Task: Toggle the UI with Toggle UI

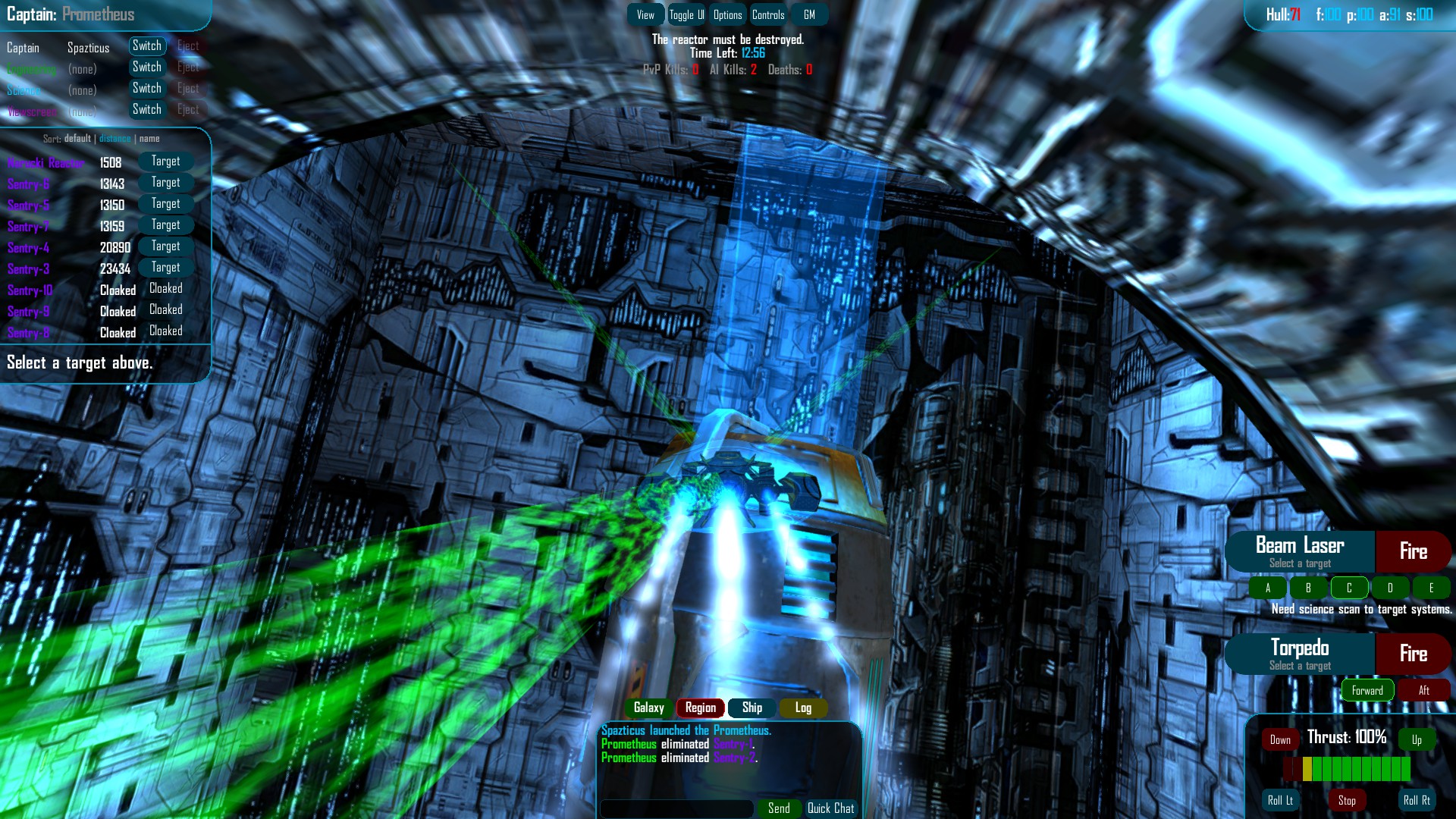Action: pyautogui.click(x=685, y=14)
